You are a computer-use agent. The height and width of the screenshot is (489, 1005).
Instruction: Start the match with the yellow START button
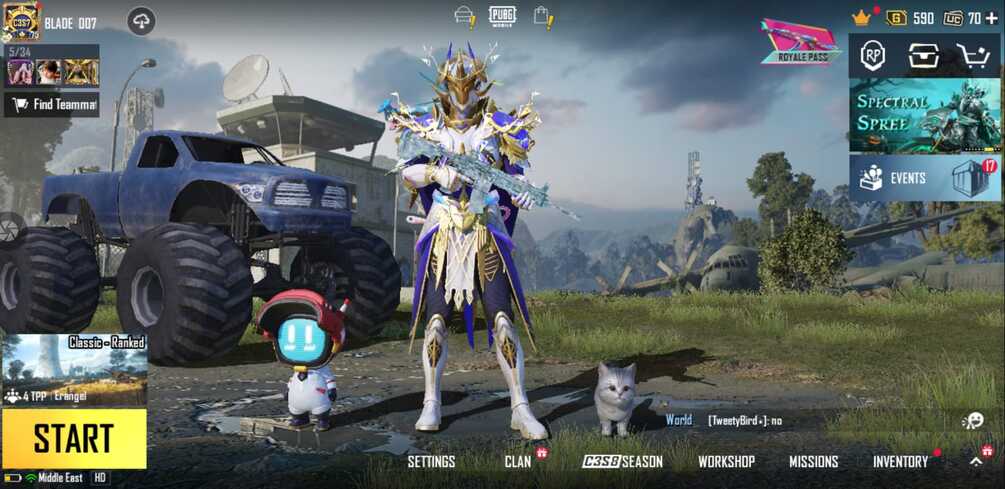[x=74, y=438]
